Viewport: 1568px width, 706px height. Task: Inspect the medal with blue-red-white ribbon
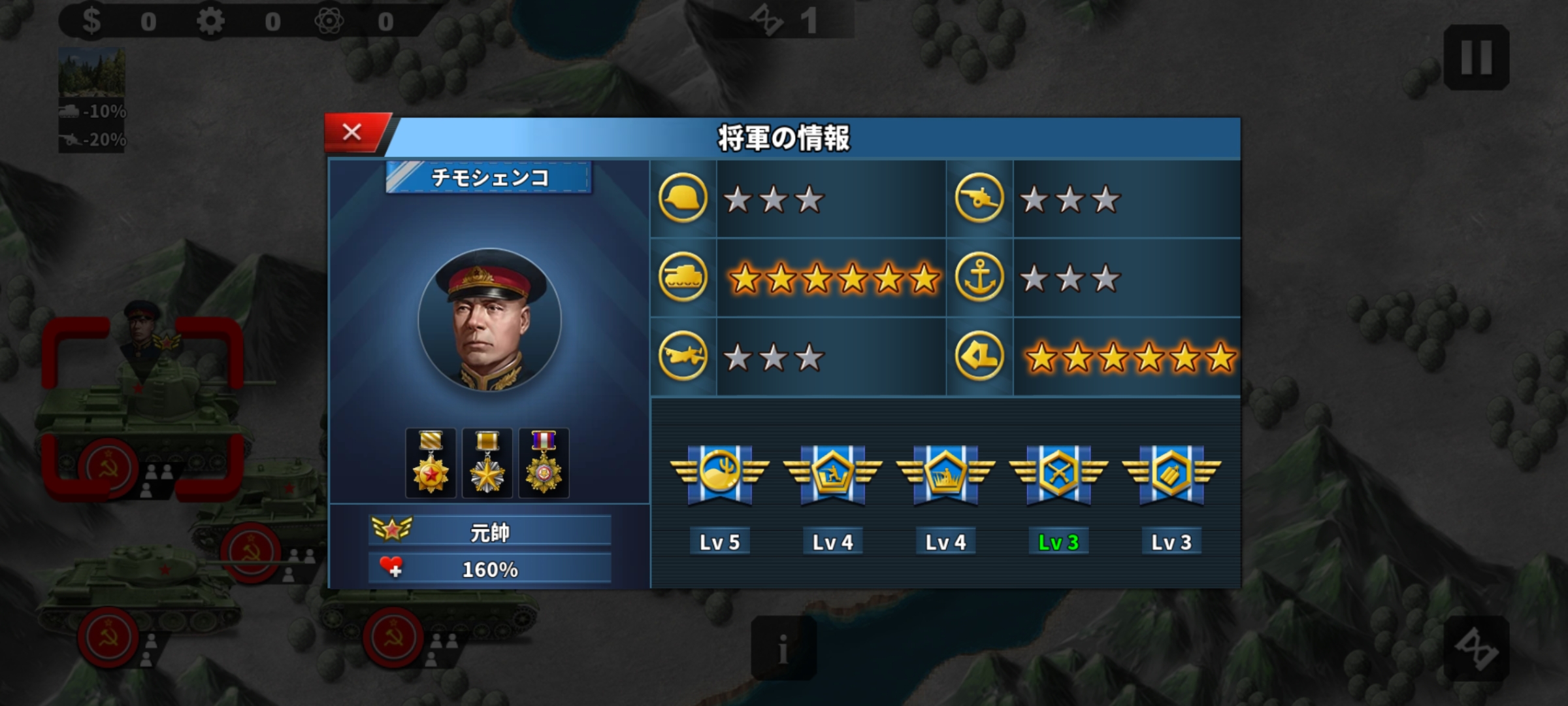tap(544, 463)
